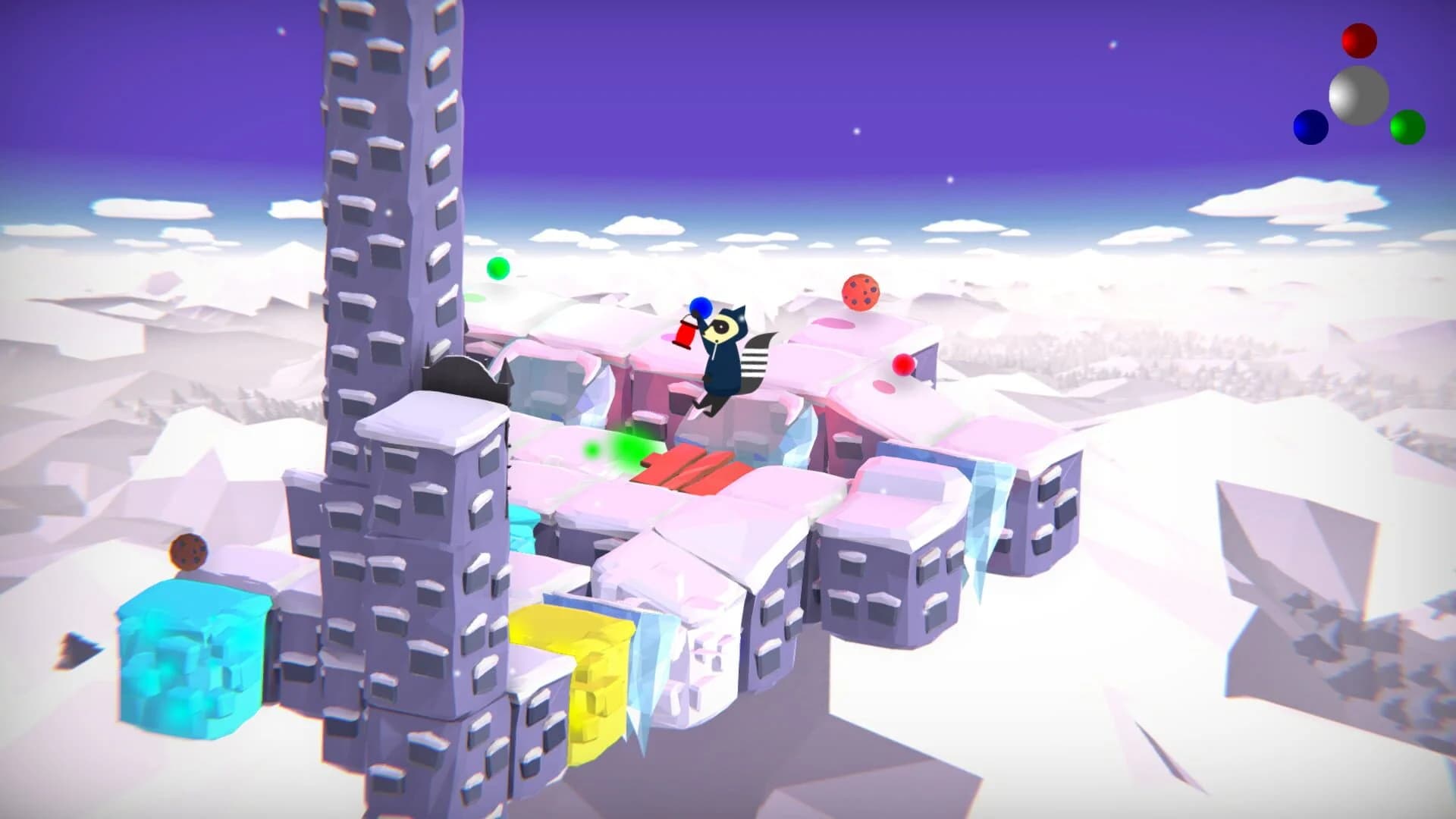Click the dark archway beside the tower
Image resolution: width=1456 pixels, height=819 pixels.
[455, 375]
